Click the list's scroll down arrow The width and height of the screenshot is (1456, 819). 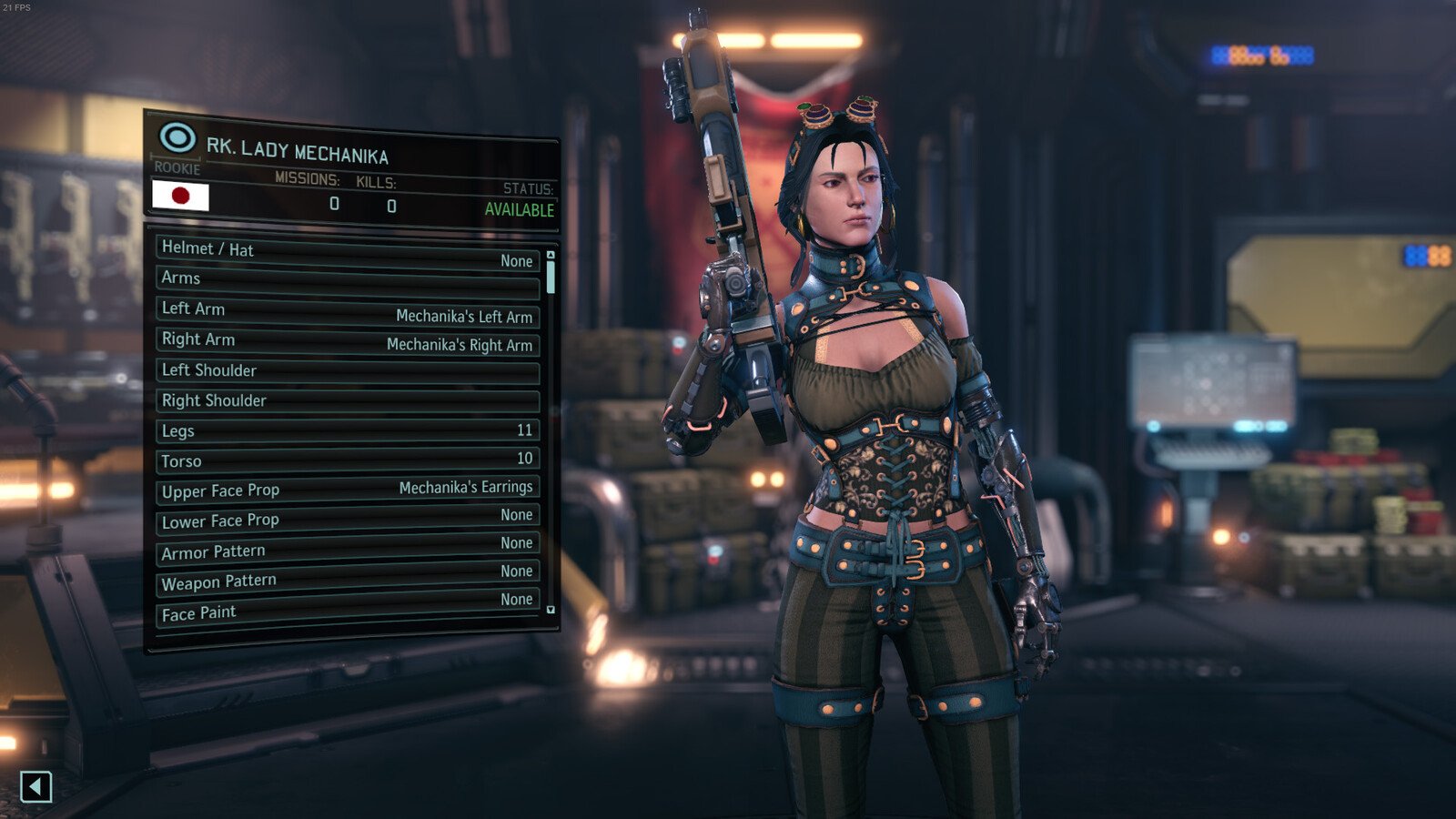click(x=551, y=610)
